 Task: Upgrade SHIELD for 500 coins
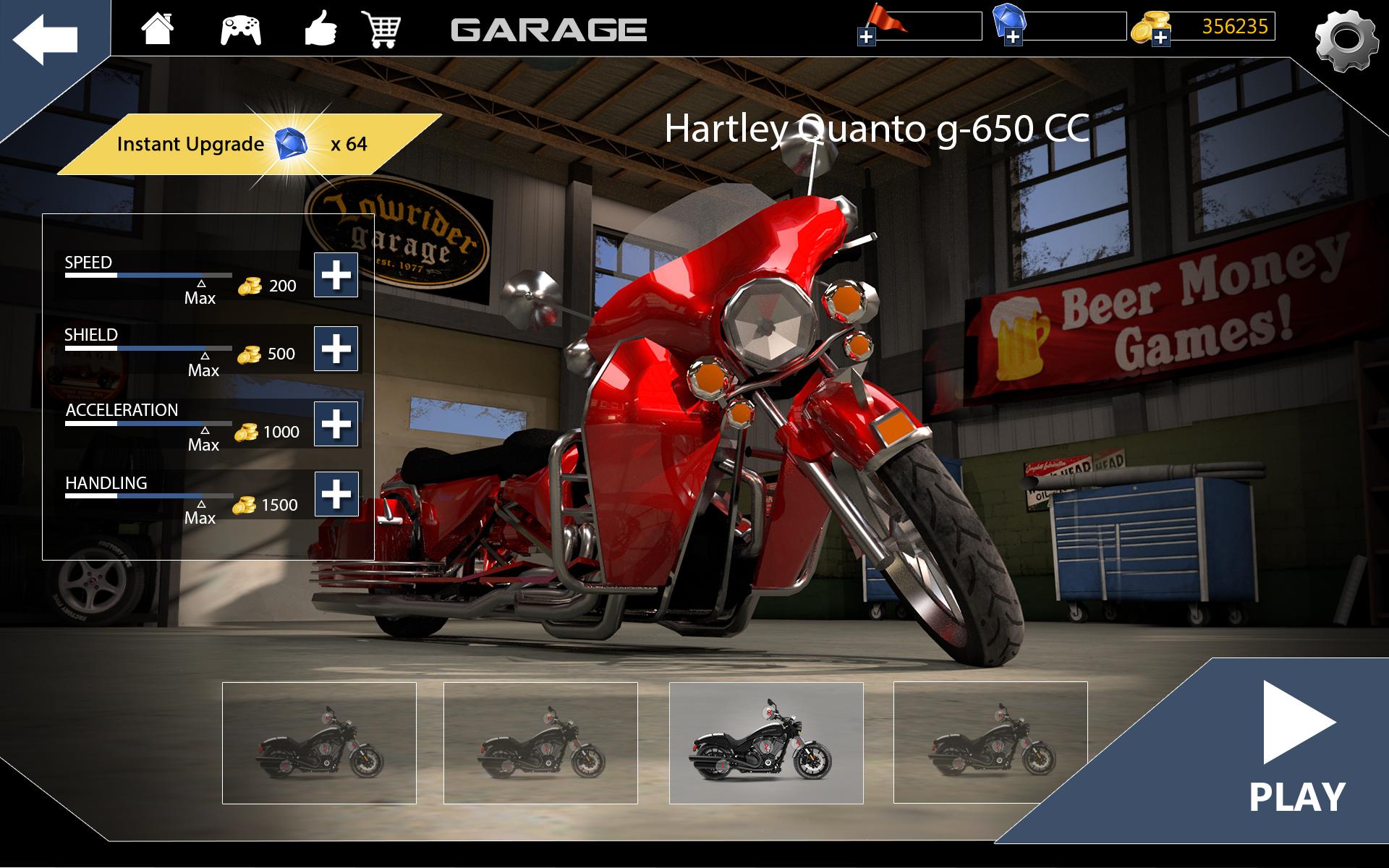337,350
